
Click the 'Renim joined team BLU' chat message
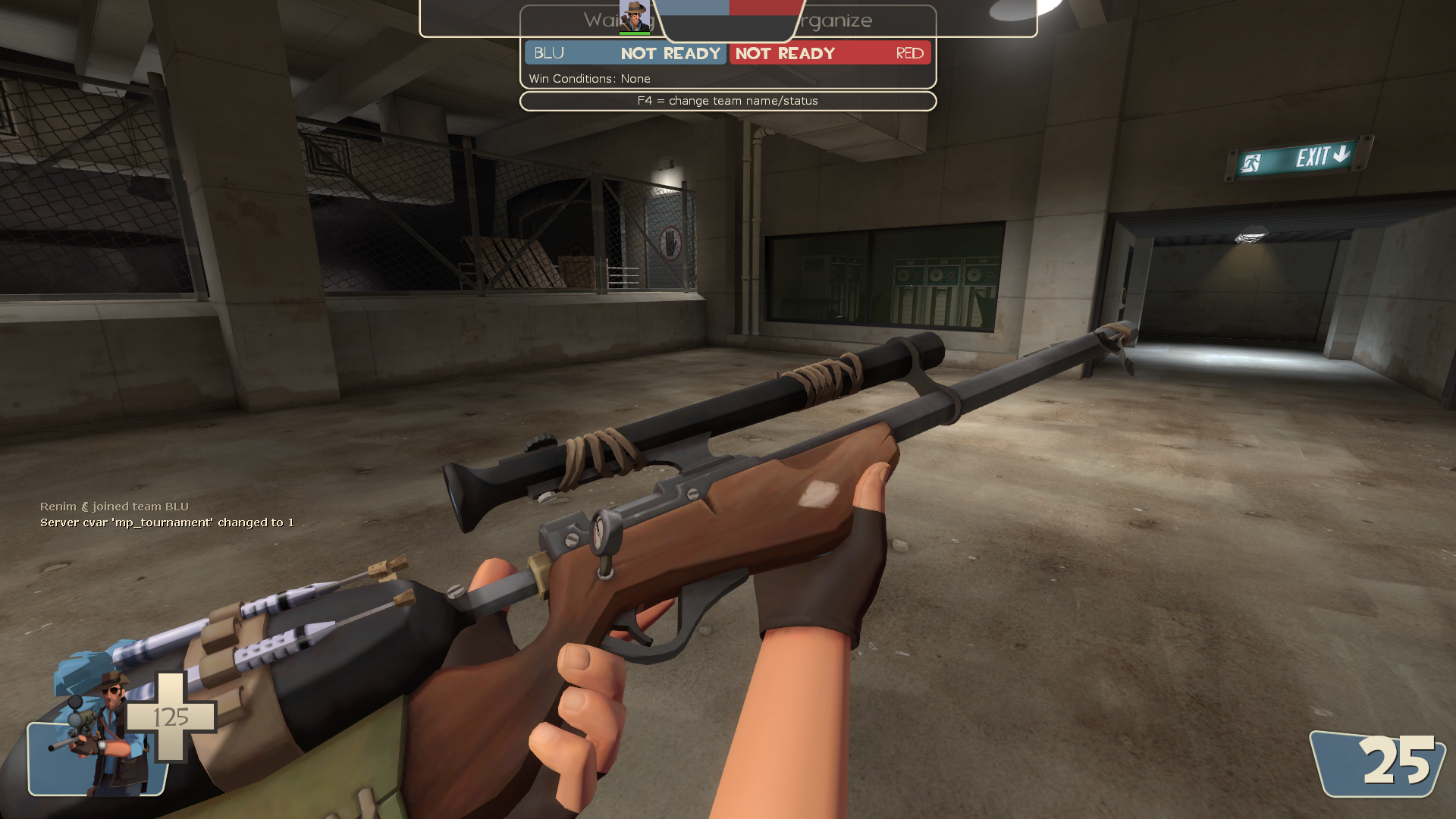click(x=115, y=506)
